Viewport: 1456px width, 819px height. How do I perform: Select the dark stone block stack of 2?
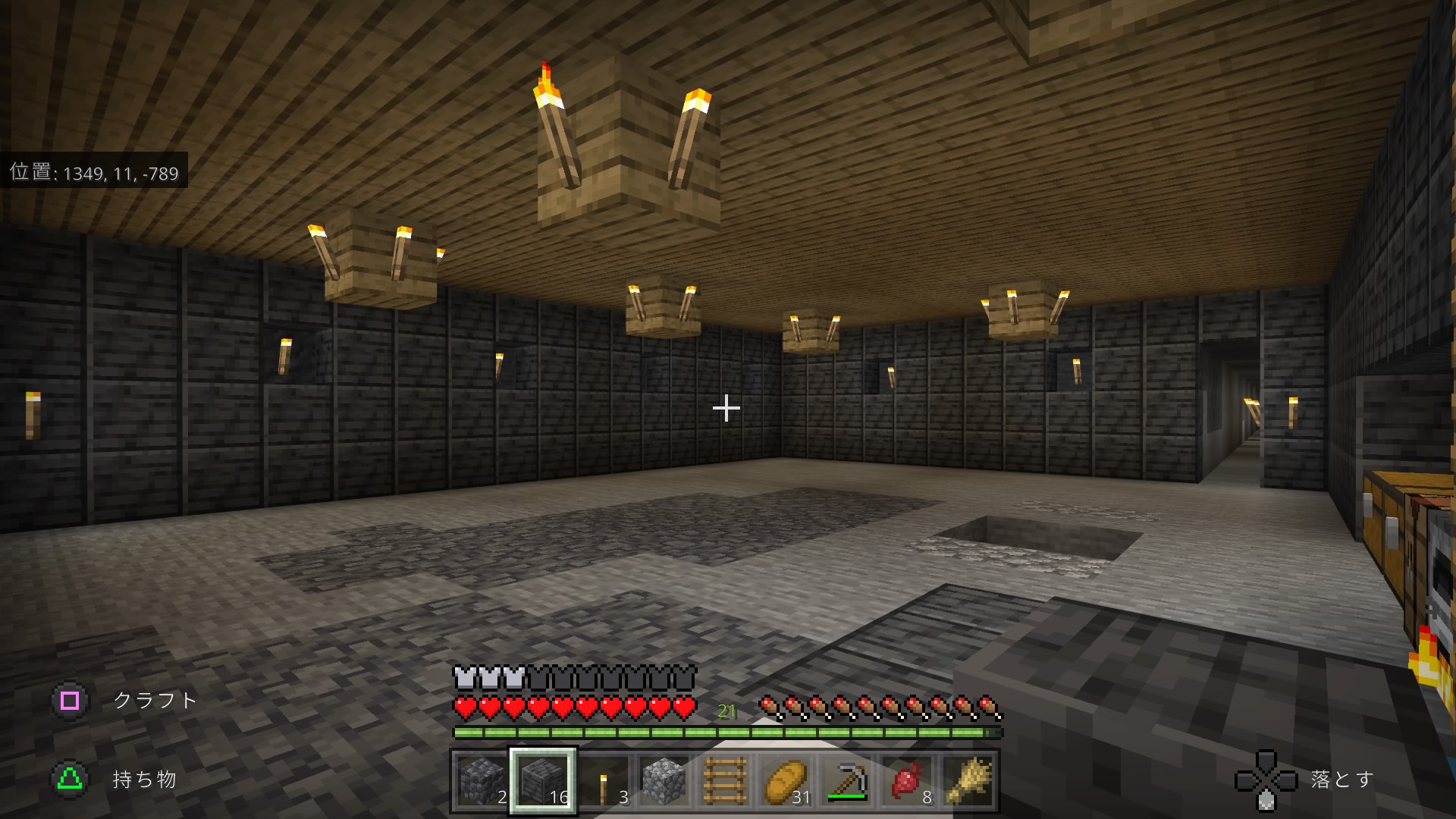click(482, 780)
